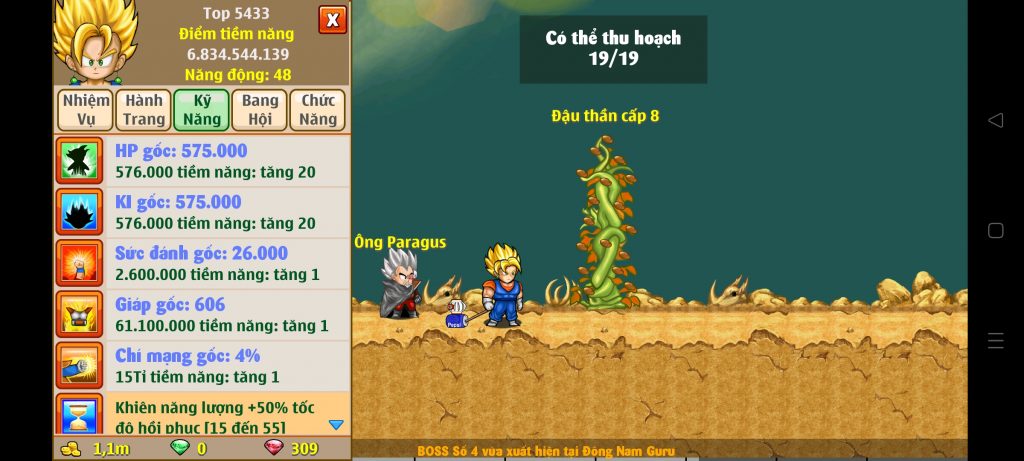1024x461 pixels.
Task: Tap the Android home square button
Action: click(995, 230)
